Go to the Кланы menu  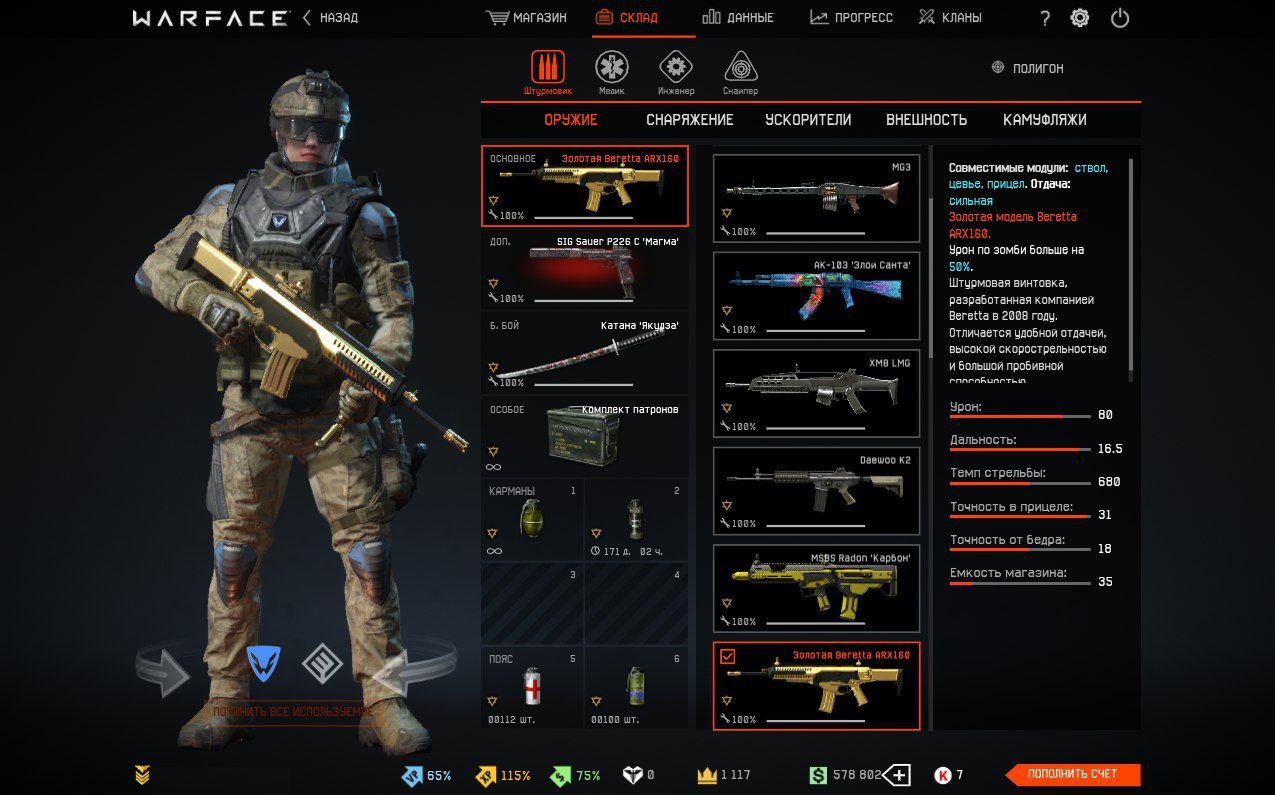(950, 18)
